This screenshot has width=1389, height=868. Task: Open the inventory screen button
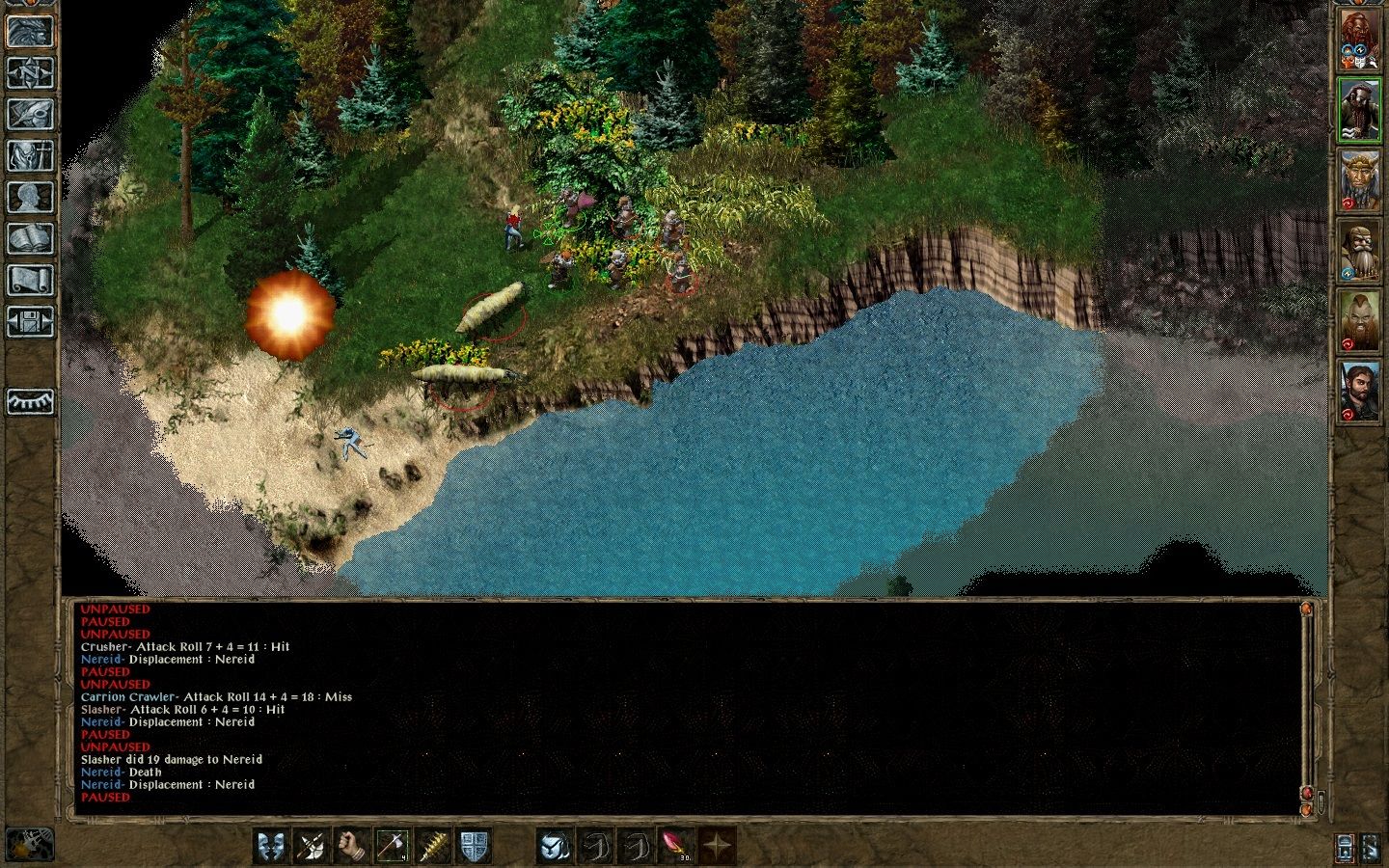tap(30, 155)
